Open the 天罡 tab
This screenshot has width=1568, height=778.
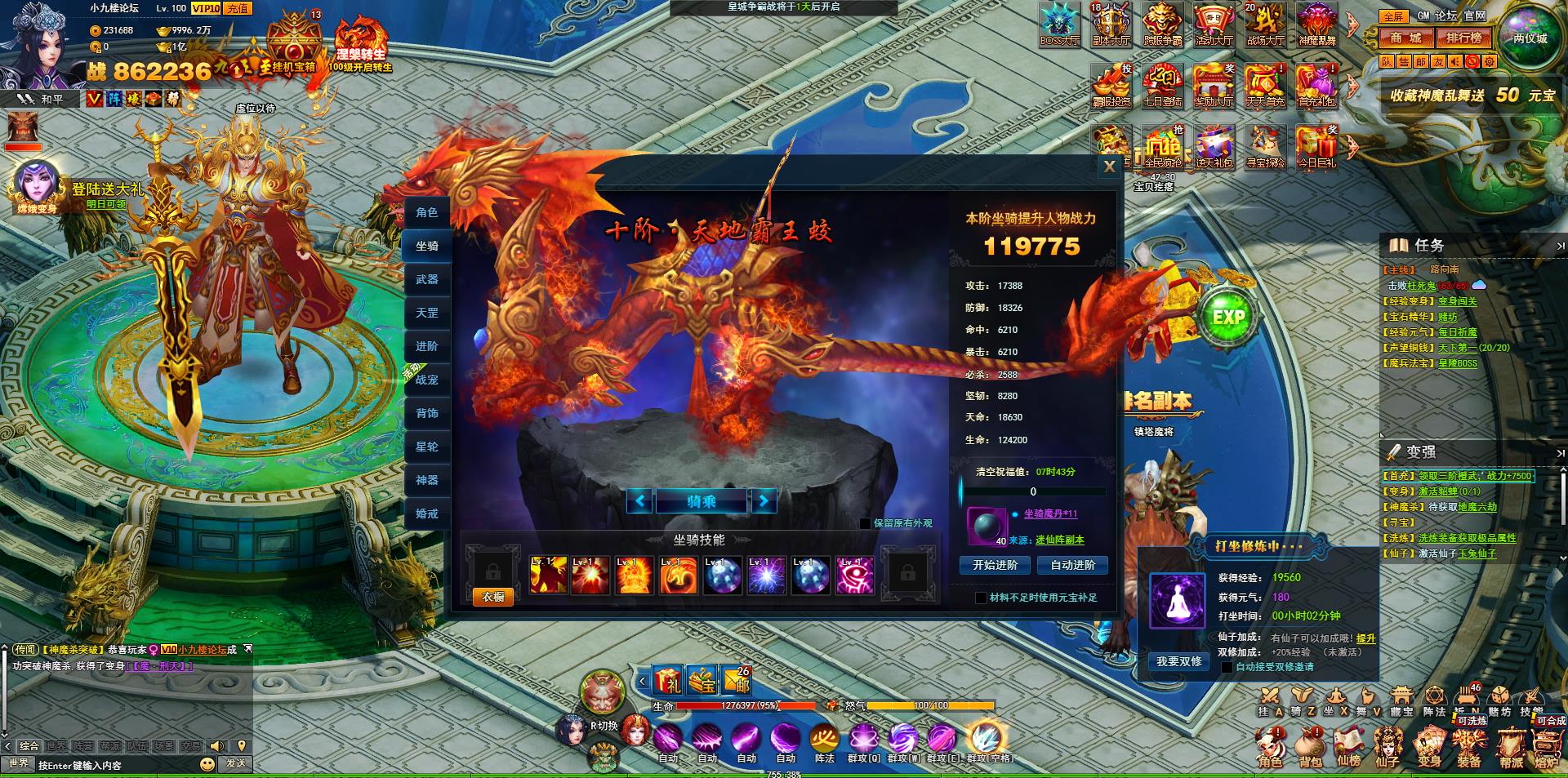pyautogui.click(x=426, y=313)
